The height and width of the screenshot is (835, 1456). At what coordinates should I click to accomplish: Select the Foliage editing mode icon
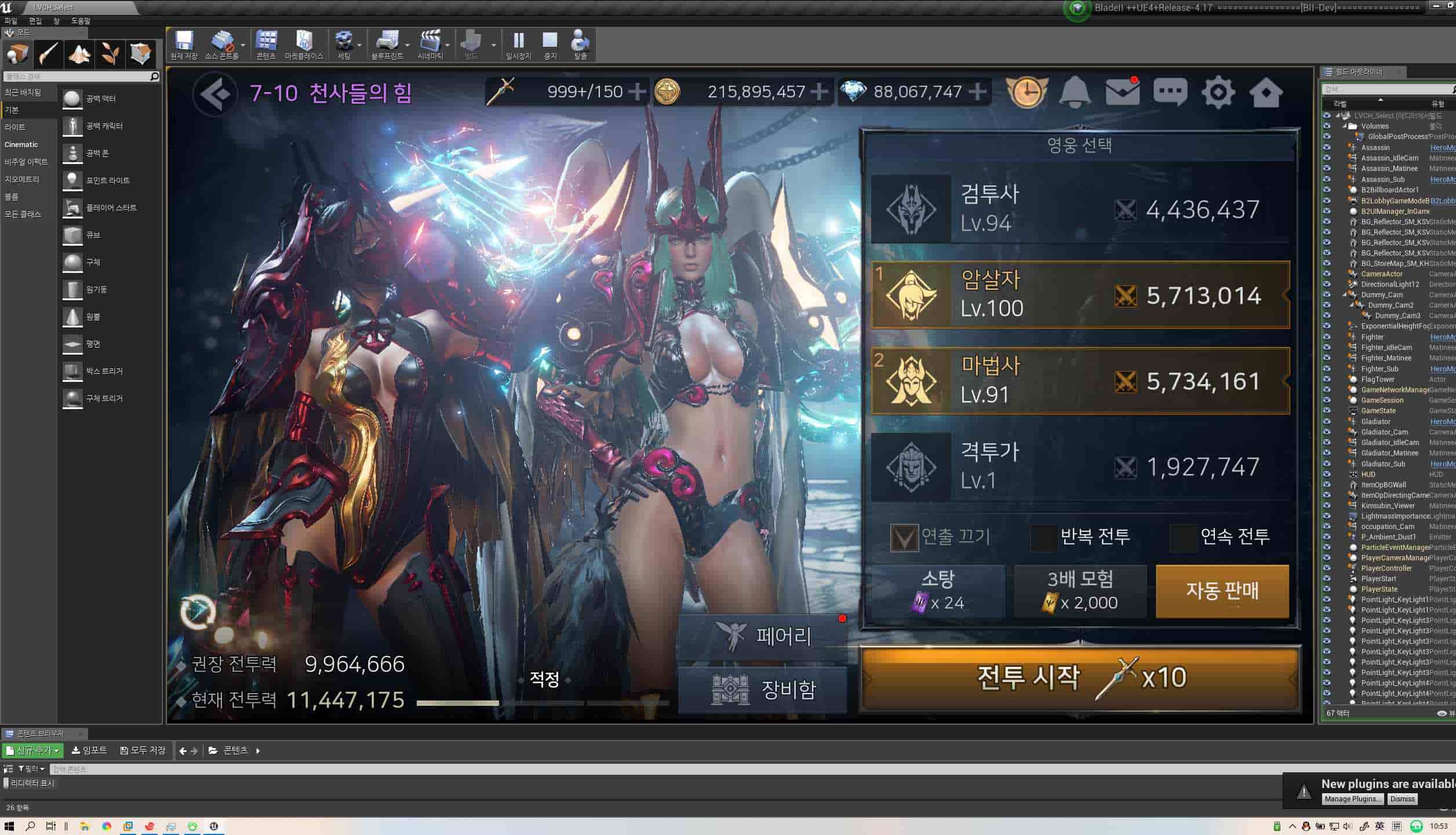click(x=110, y=54)
